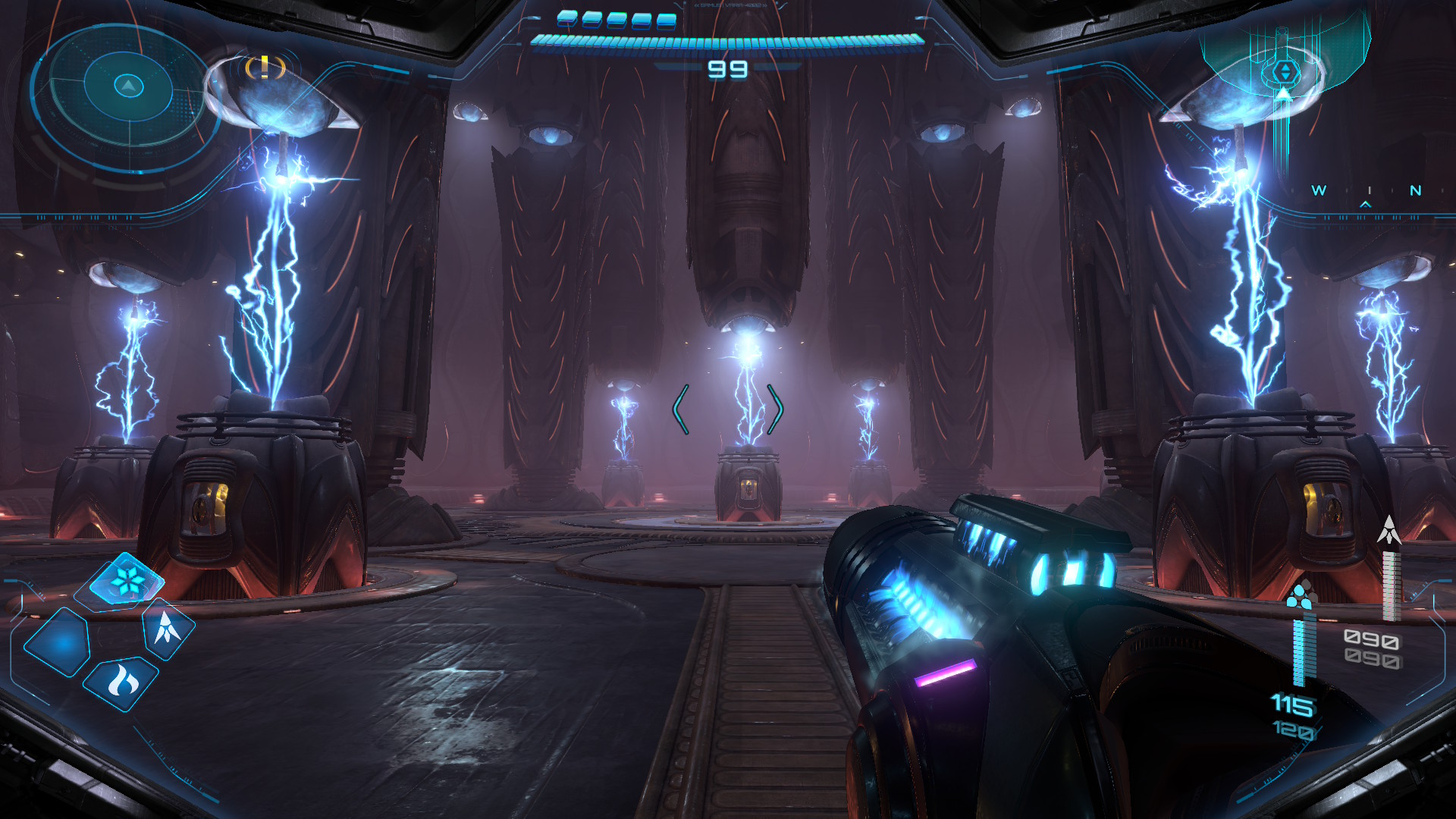The height and width of the screenshot is (819, 1456).
Task: Click the missile icon above the gauge
Action: point(1389,530)
